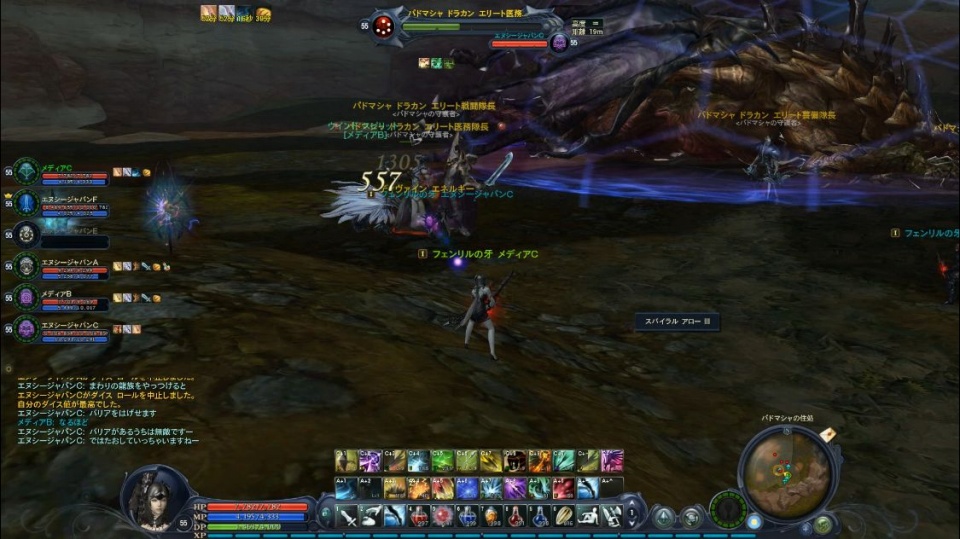Viewport: 960px width, 539px height.
Task: Click the enemy target portrait icon
Action: (x=382, y=28)
